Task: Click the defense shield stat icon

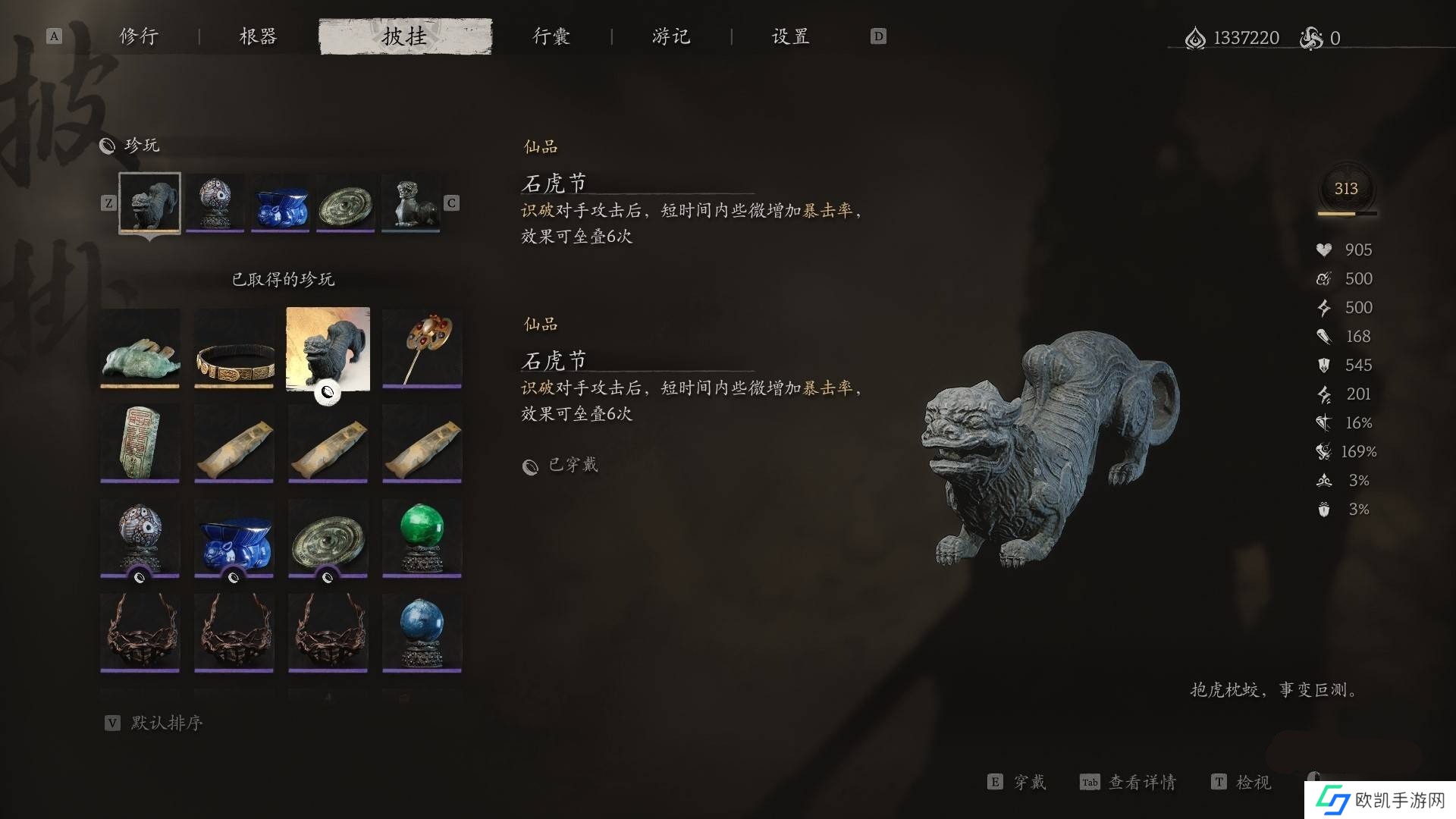Action: pyautogui.click(x=1324, y=365)
